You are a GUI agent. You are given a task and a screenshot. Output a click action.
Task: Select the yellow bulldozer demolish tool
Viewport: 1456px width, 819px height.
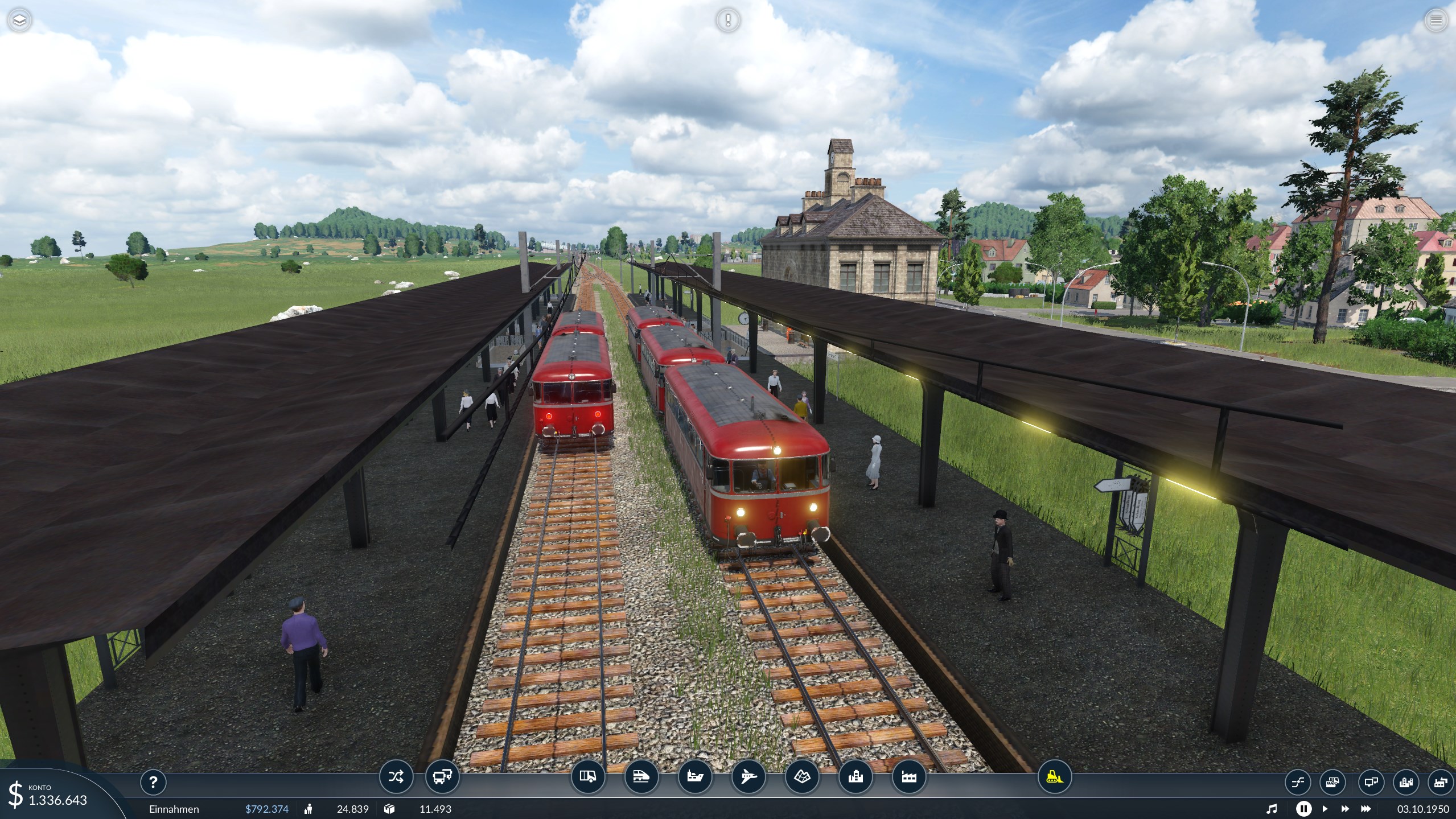[x=1056, y=777]
